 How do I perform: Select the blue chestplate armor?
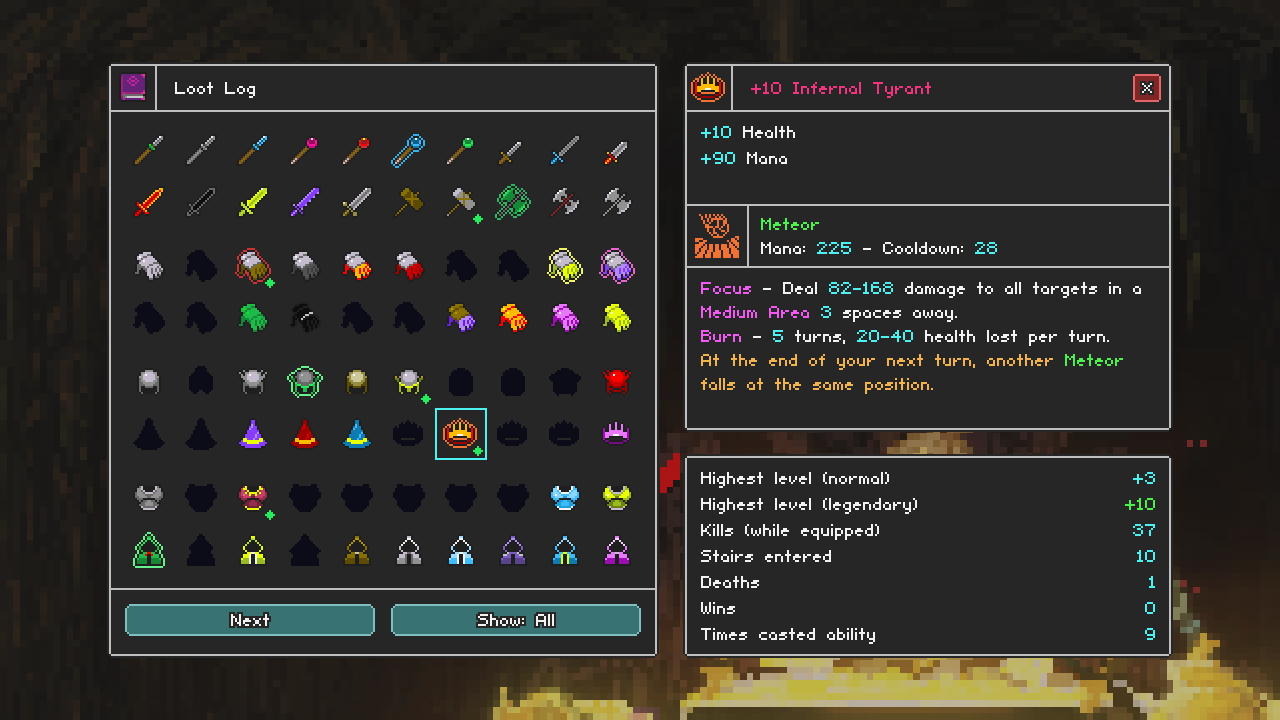pos(565,496)
